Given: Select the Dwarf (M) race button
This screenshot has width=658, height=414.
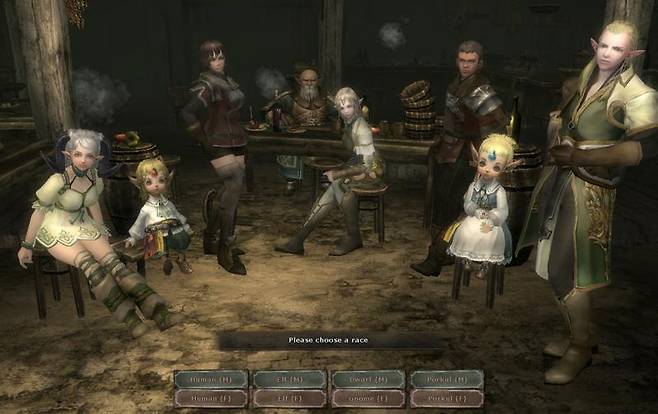Looking at the screenshot, I should [368, 379].
